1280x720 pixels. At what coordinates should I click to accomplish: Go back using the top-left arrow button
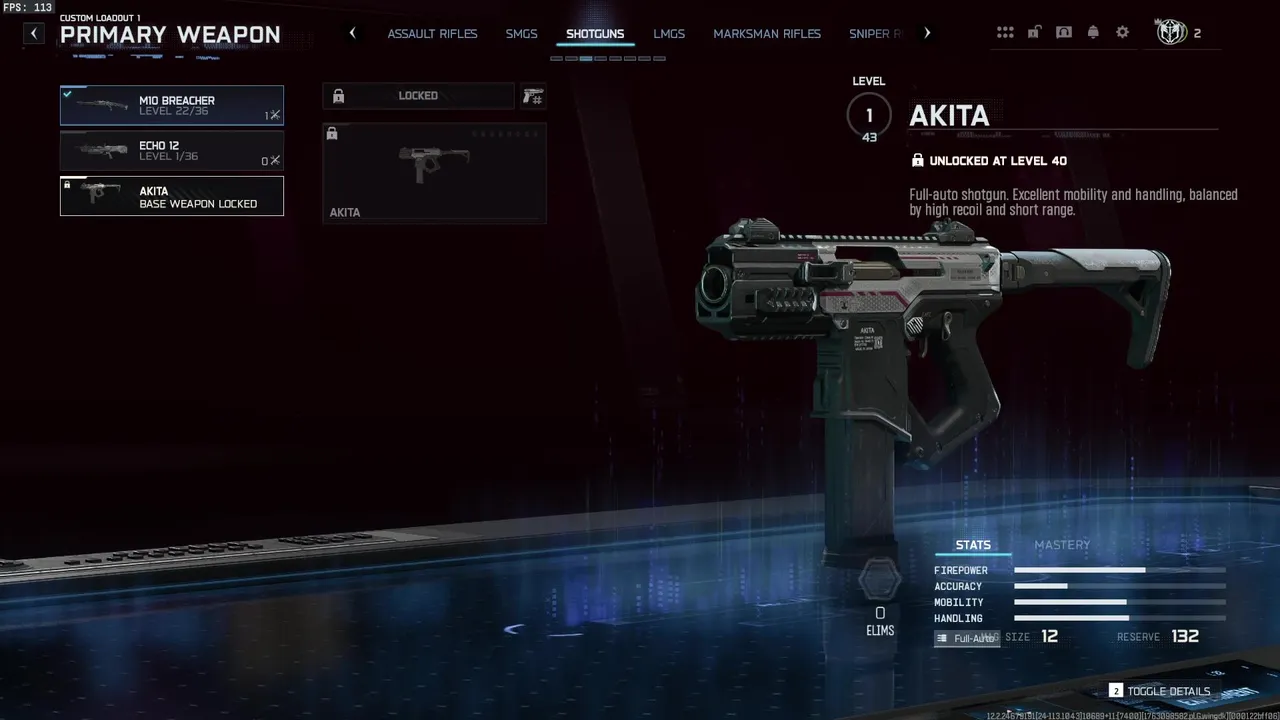pyautogui.click(x=34, y=33)
